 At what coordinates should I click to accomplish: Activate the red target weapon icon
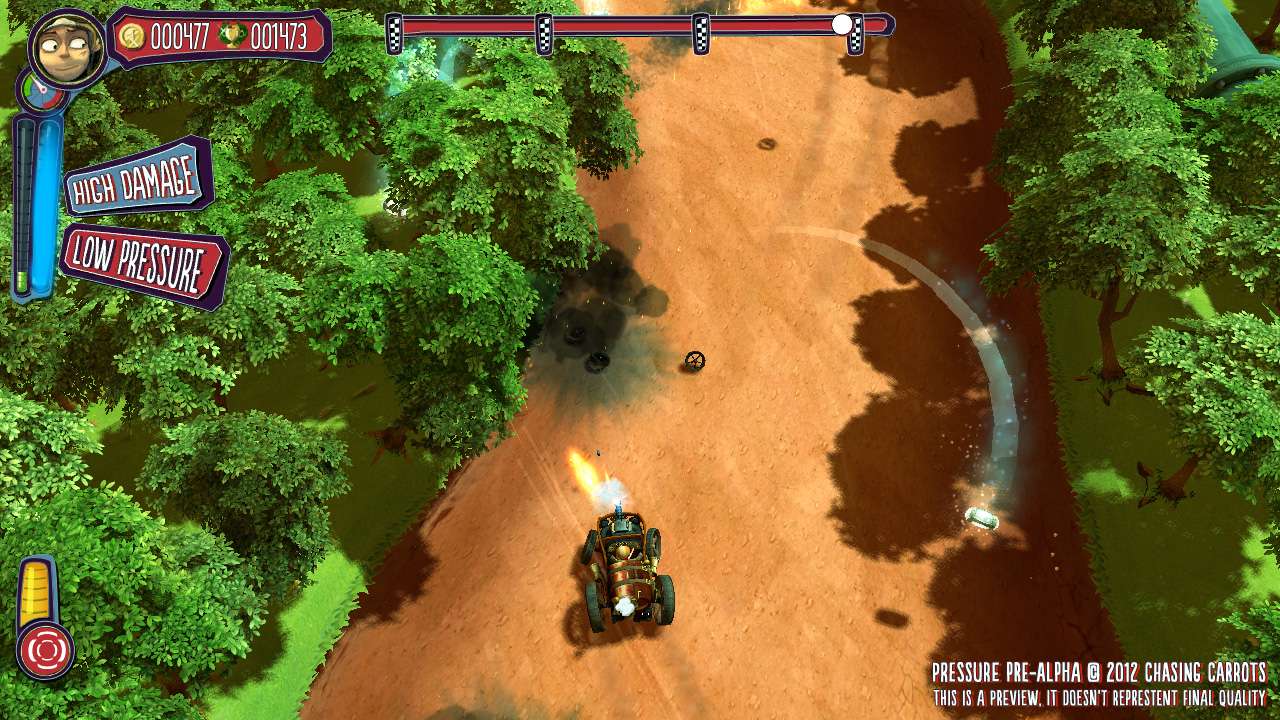(x=44, y=651)
